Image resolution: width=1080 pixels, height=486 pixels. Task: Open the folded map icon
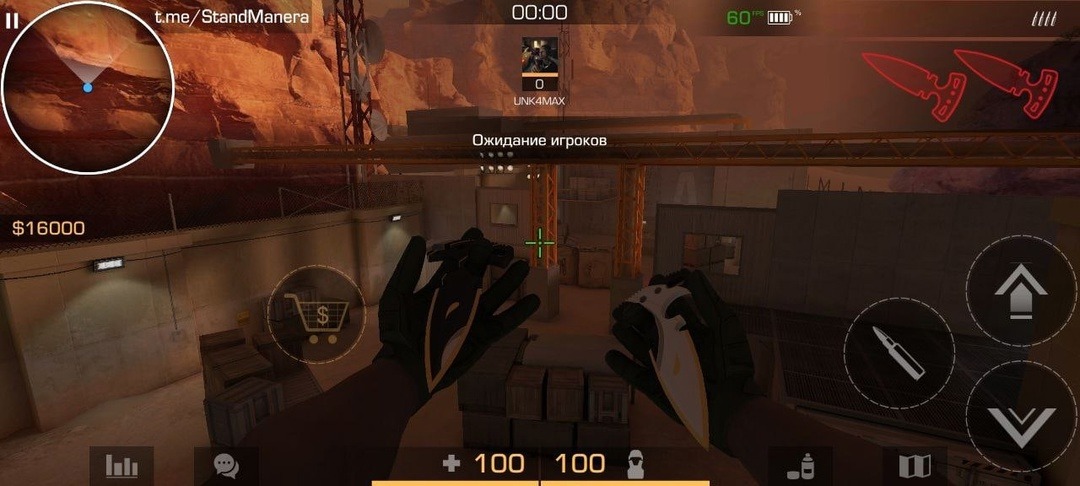pyautogui.click(x=915, y=465)
